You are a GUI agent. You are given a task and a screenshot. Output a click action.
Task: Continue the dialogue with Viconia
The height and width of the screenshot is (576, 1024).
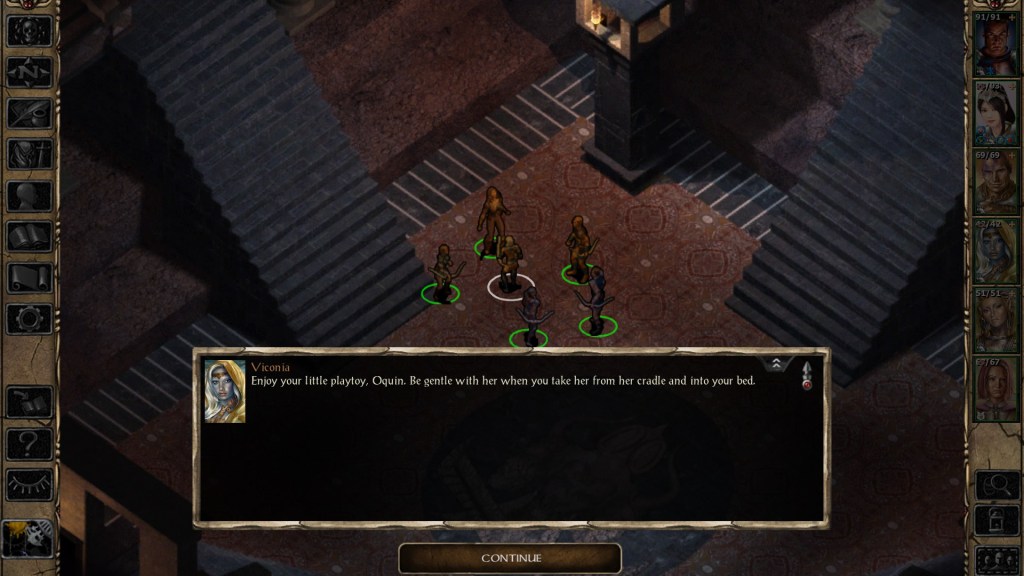tap(510, 558)
